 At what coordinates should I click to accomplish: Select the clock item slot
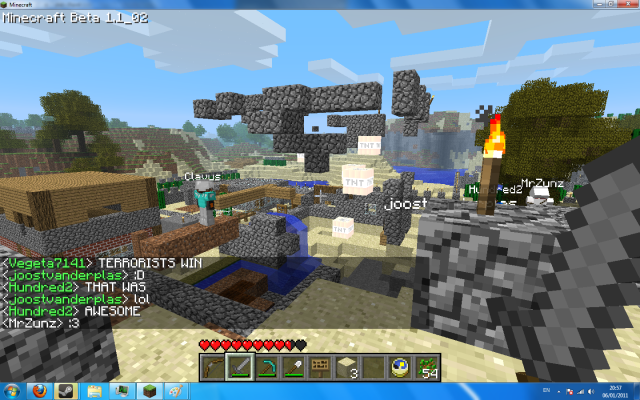pyautogui.click(x=401, y=366)
